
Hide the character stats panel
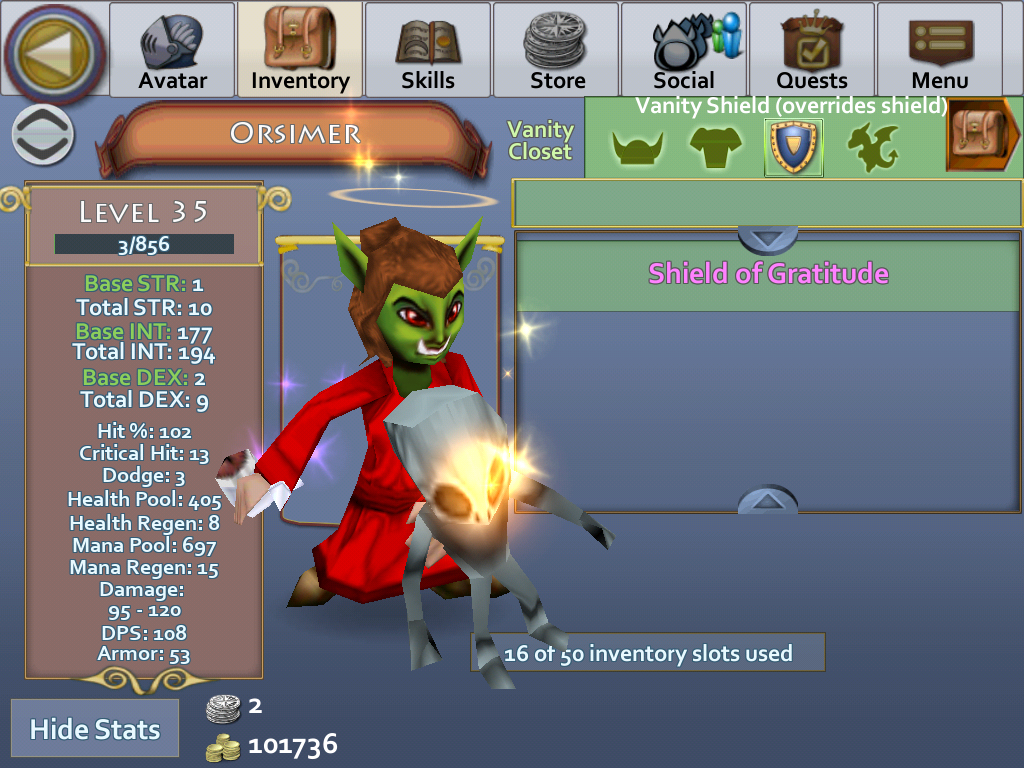tap(95, 729)
